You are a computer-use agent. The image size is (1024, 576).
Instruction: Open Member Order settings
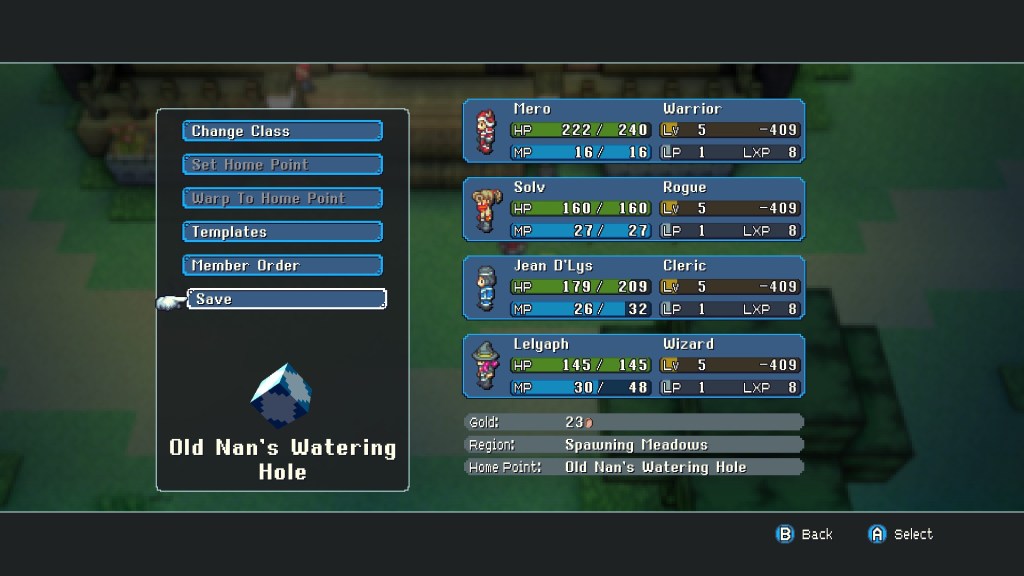(282, 265)
